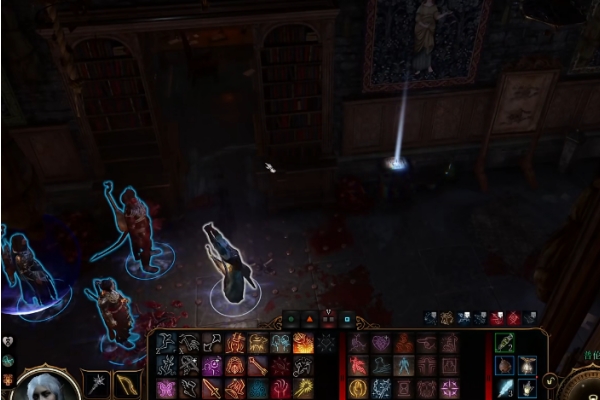Click the blue square hotbar filter

coord(347,319)
